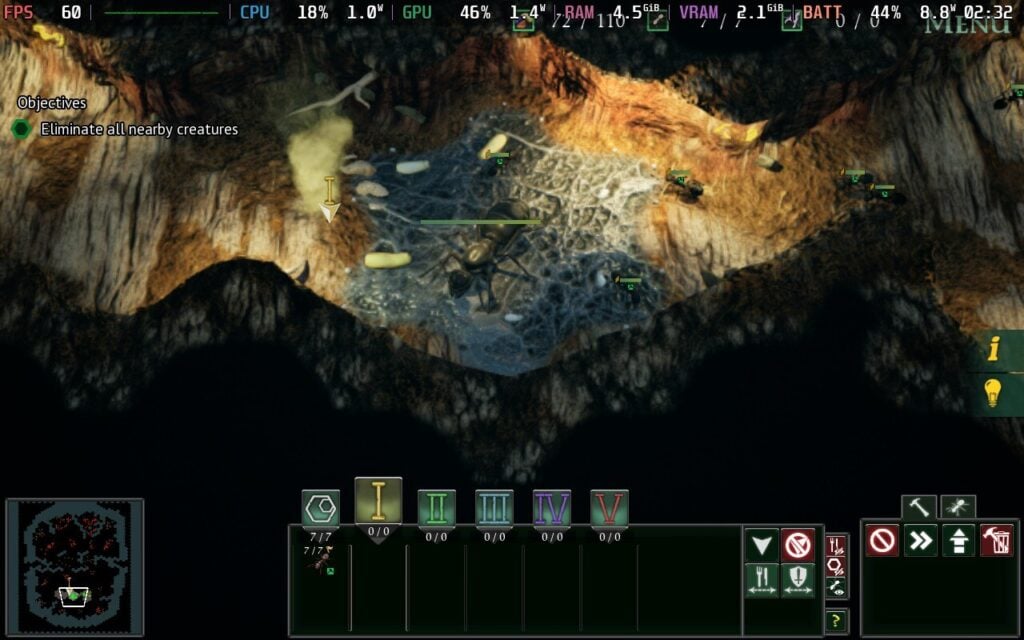Toggle the fork and knife gather range
The image size is (1024, 640).
(x=762, y=580)
